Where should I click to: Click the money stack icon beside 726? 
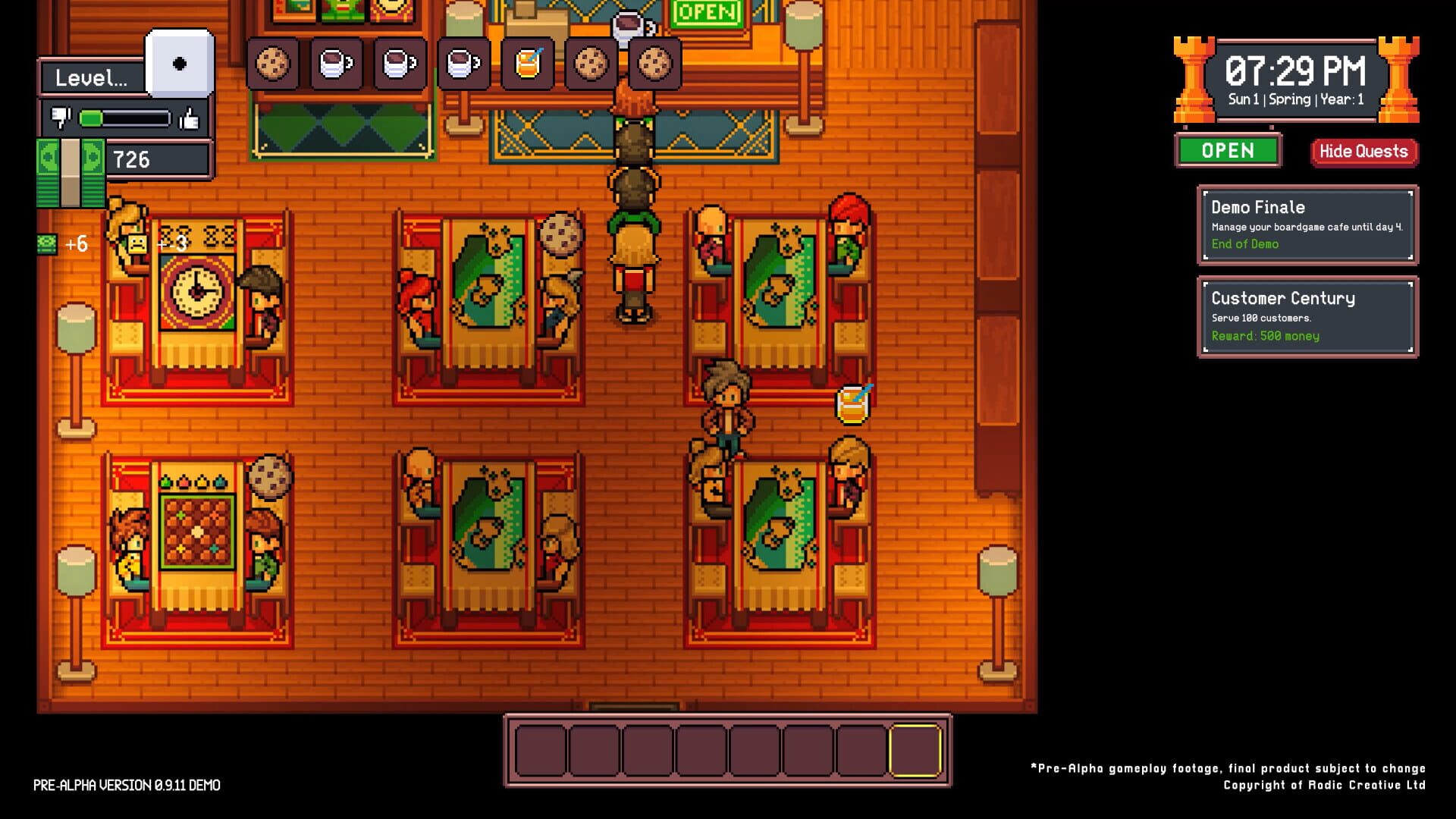coord(70,171)
